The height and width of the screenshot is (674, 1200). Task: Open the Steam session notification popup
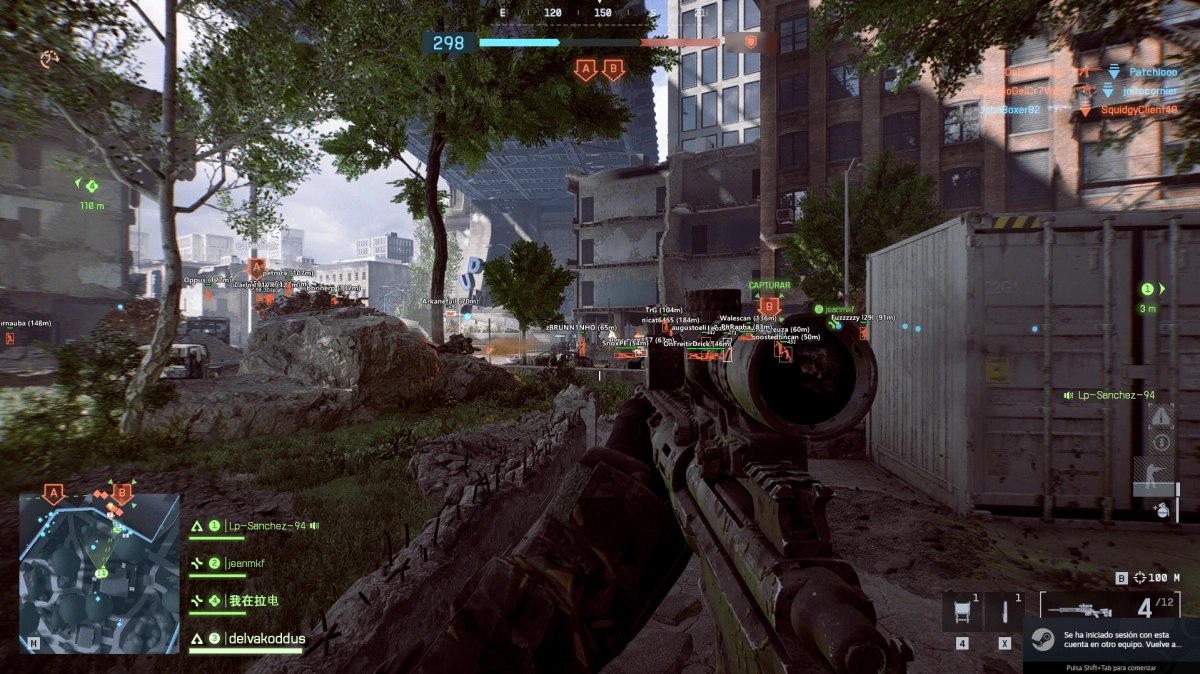click(1111, 641)
